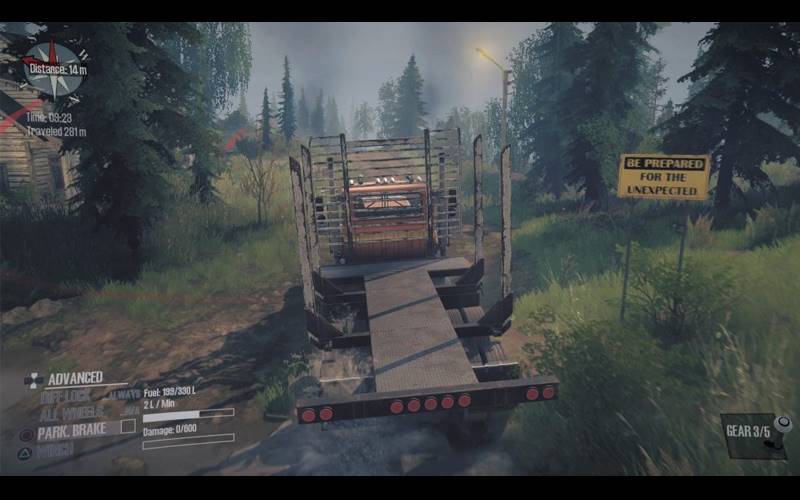Image resolution: width=800 pixels, height=500 pixels.
Task: Open the Advanced functions menu
Action: click(x=74, y=378)
